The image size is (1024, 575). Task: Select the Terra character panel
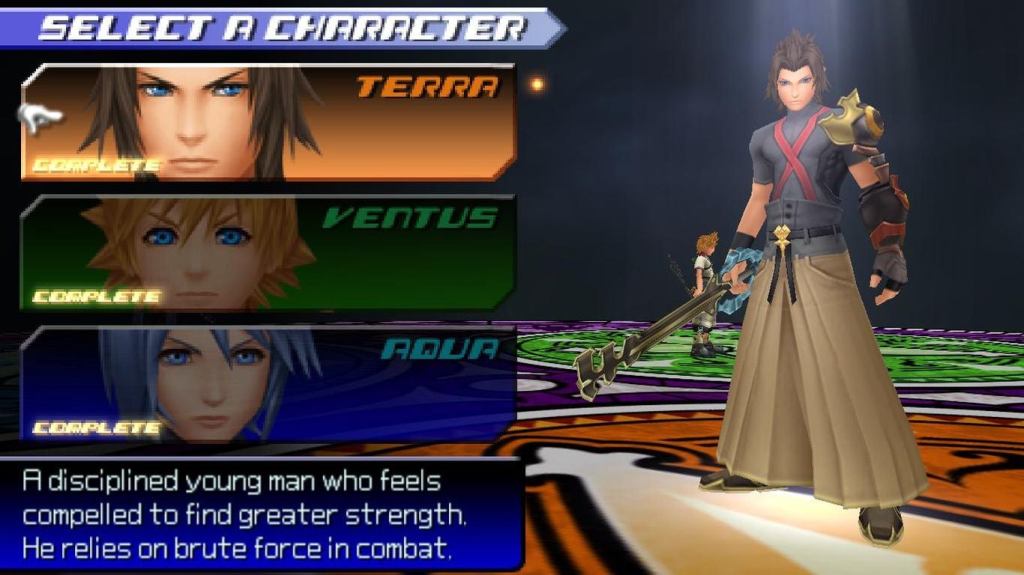(x=268, y=122)
